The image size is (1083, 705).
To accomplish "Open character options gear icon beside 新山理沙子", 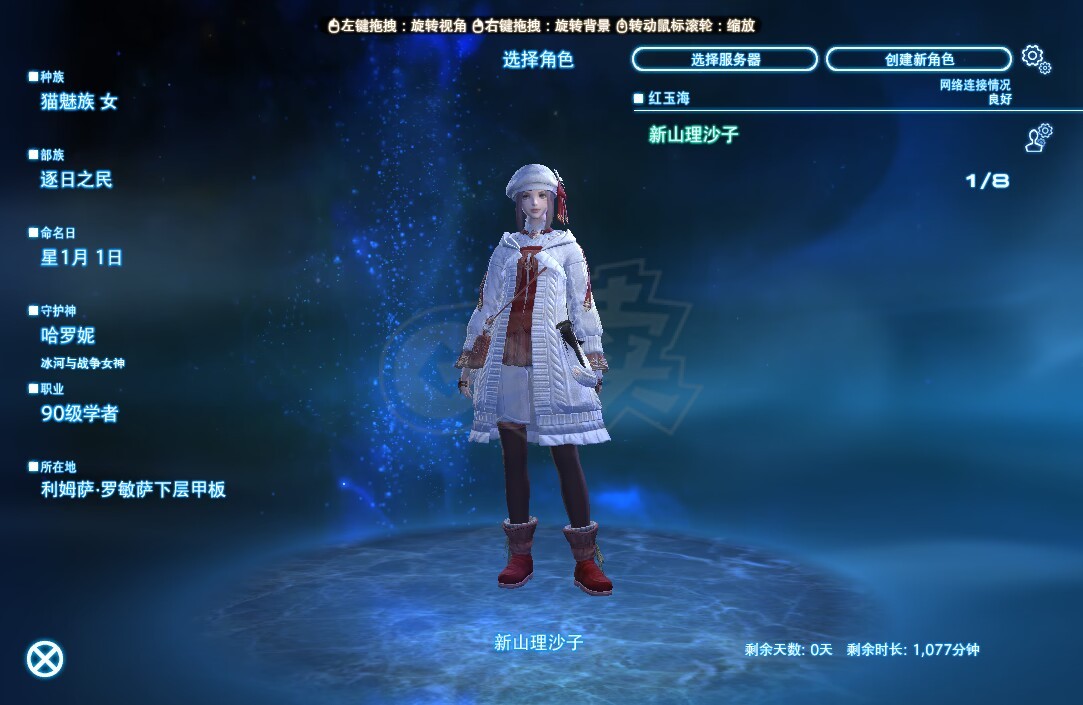I will click(x=1039, y=138).
